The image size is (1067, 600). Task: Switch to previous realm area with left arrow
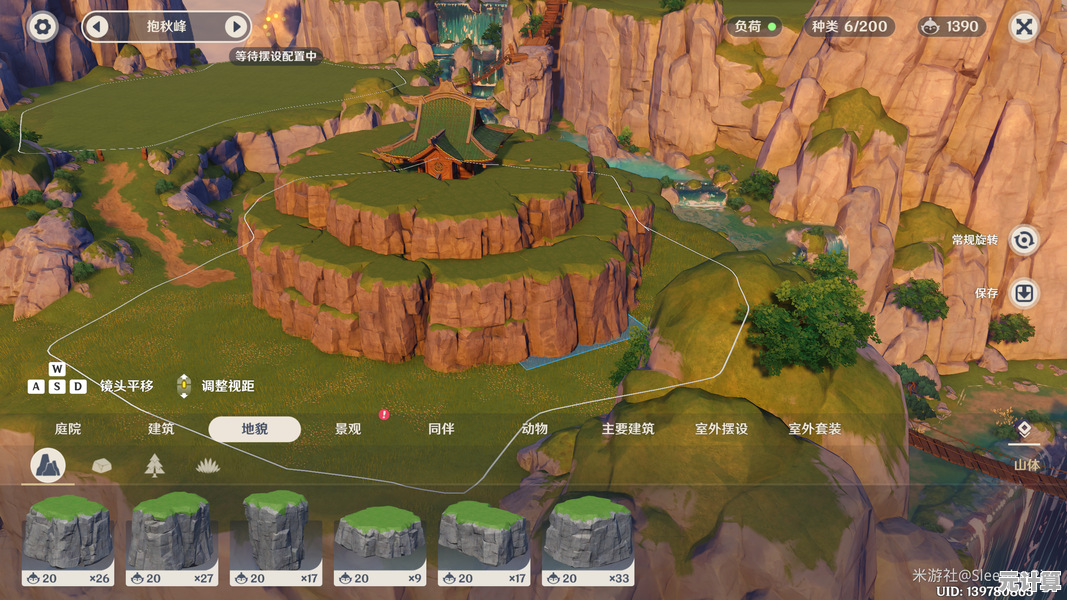tap(97, 27)
